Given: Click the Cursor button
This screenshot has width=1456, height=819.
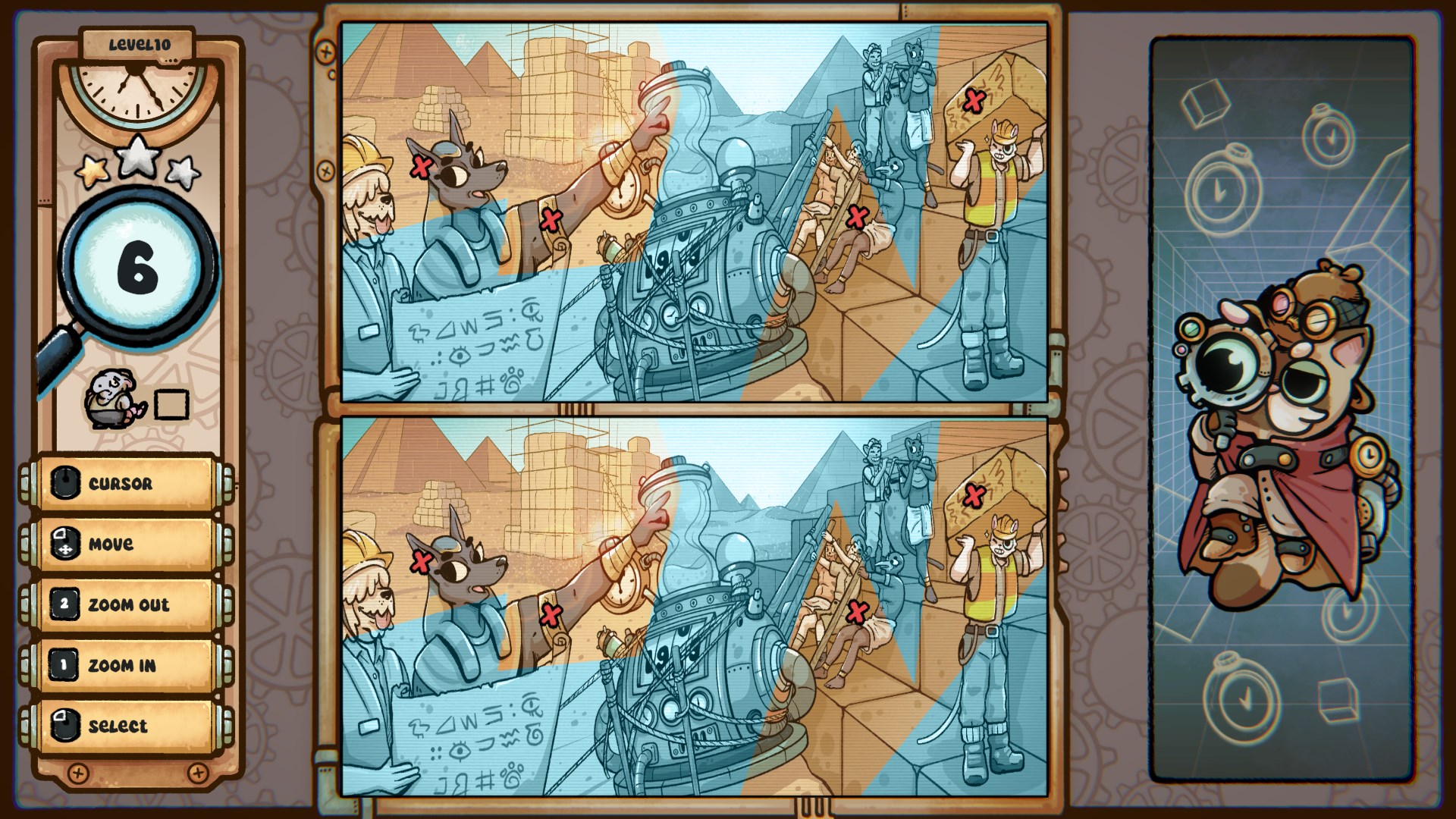Looking at the screenshot, I should (125, 482).
